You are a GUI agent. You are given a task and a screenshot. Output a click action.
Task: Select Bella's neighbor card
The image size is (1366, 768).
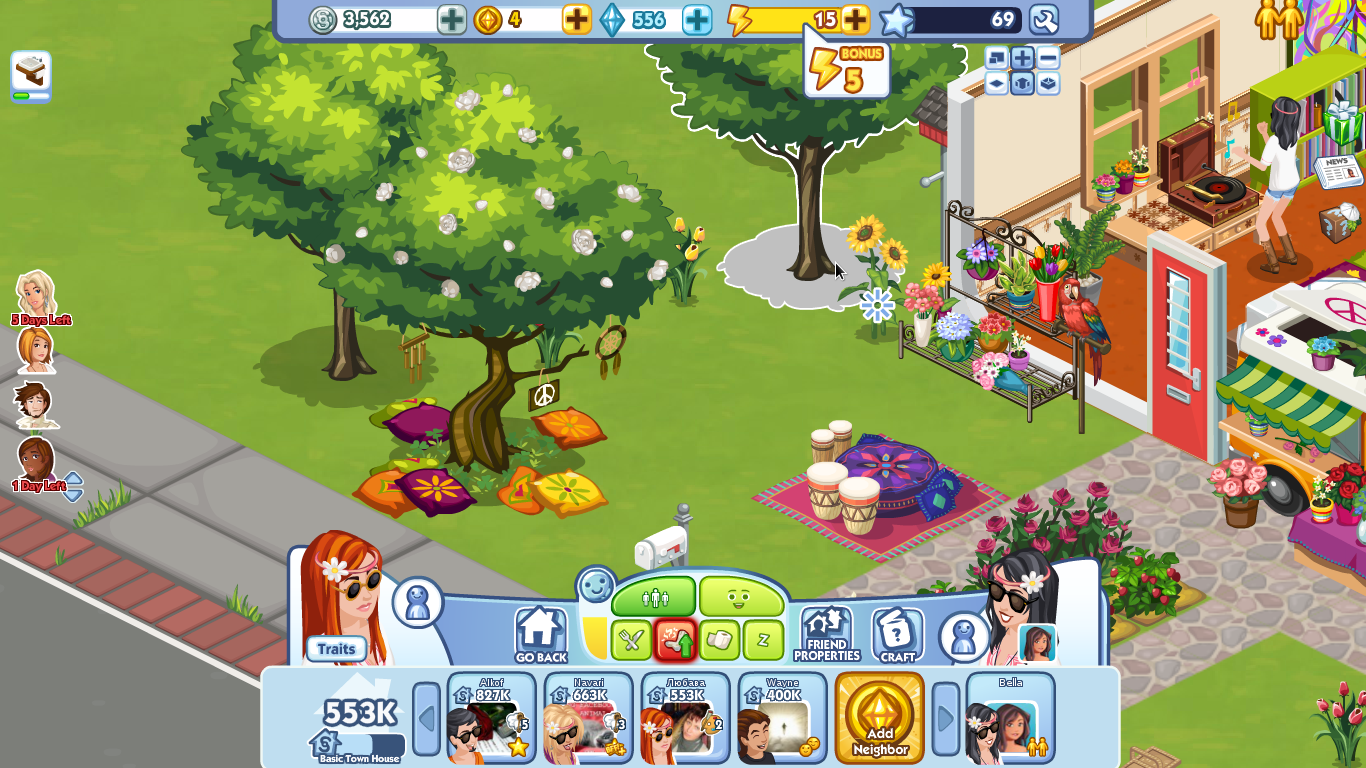[x=1010, y=719]
